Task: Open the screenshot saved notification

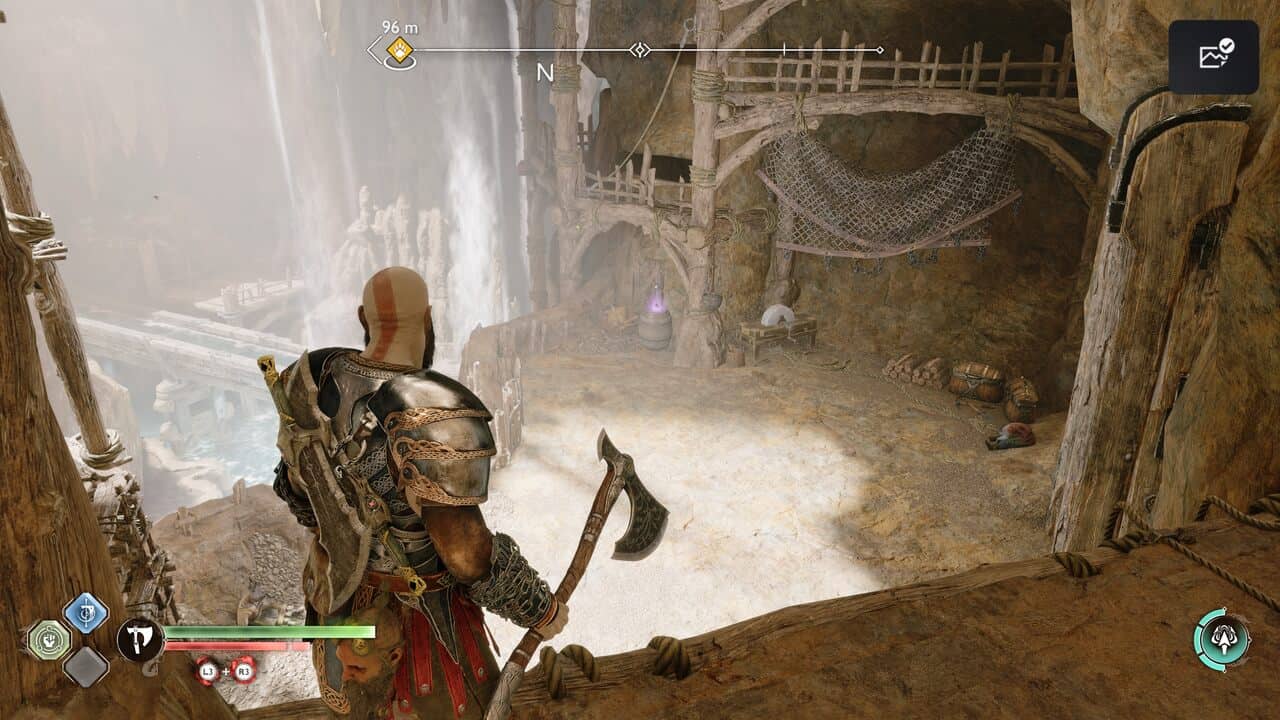Action: [1214, 57]
